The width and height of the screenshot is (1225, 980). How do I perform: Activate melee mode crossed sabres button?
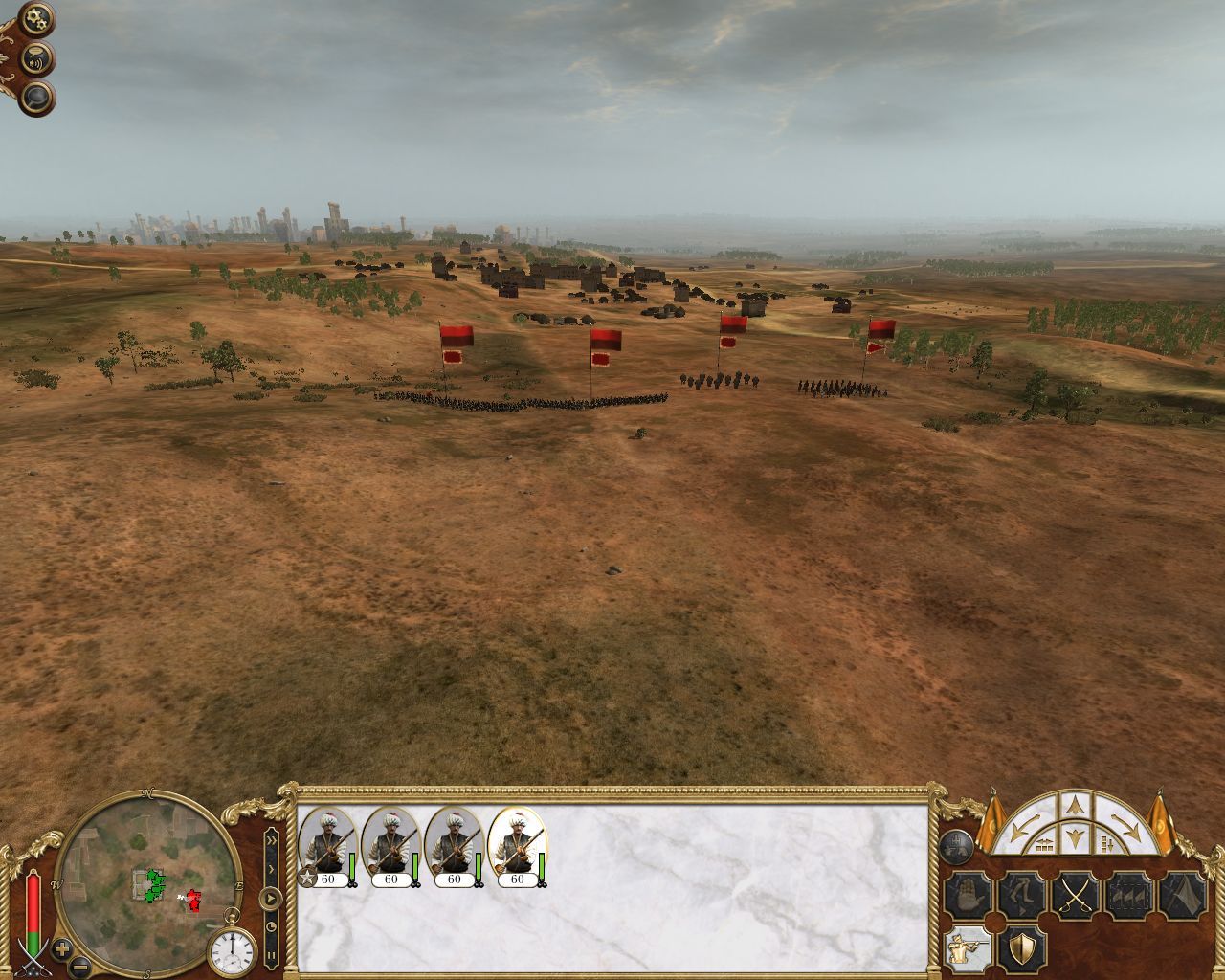click(x=1074, y=896)
